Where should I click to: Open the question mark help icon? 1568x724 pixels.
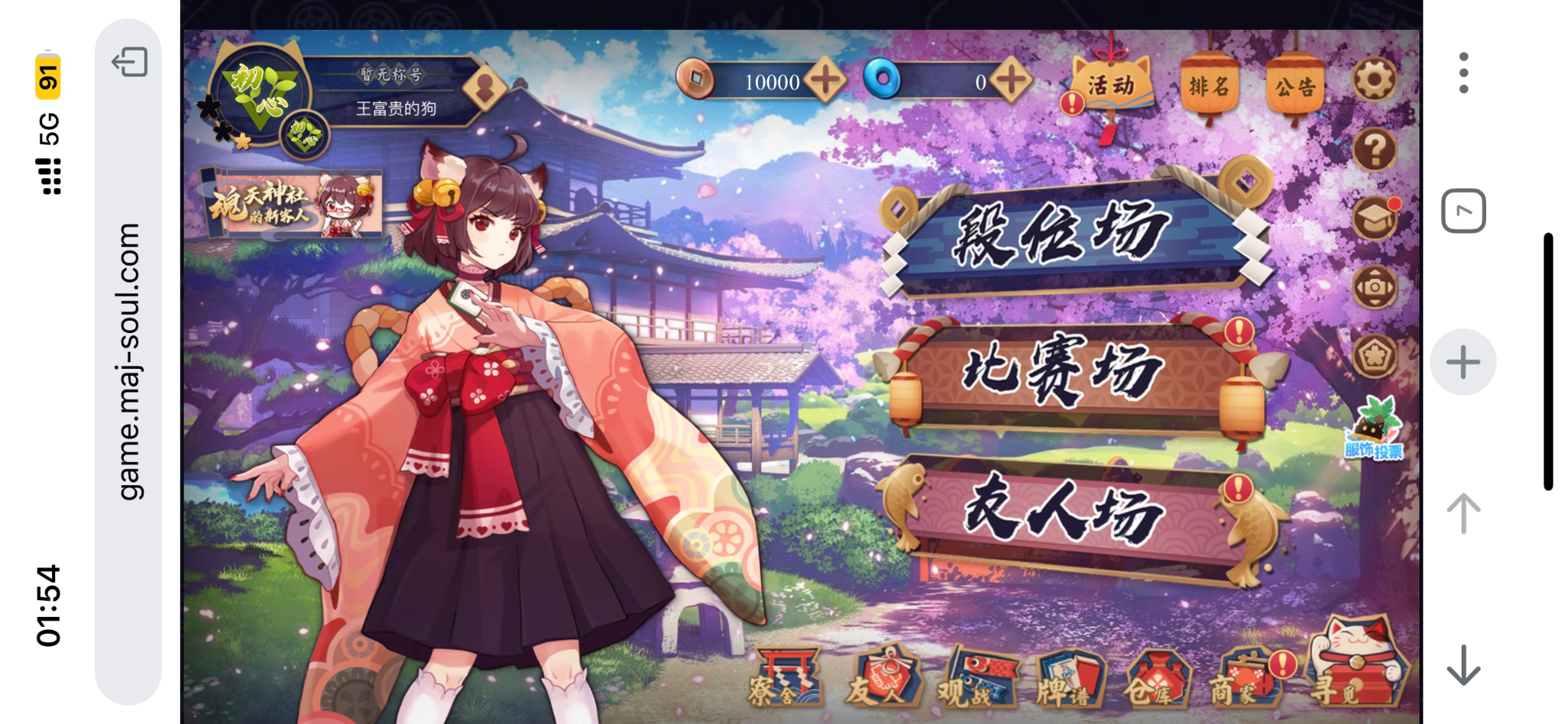[1374, 150]
